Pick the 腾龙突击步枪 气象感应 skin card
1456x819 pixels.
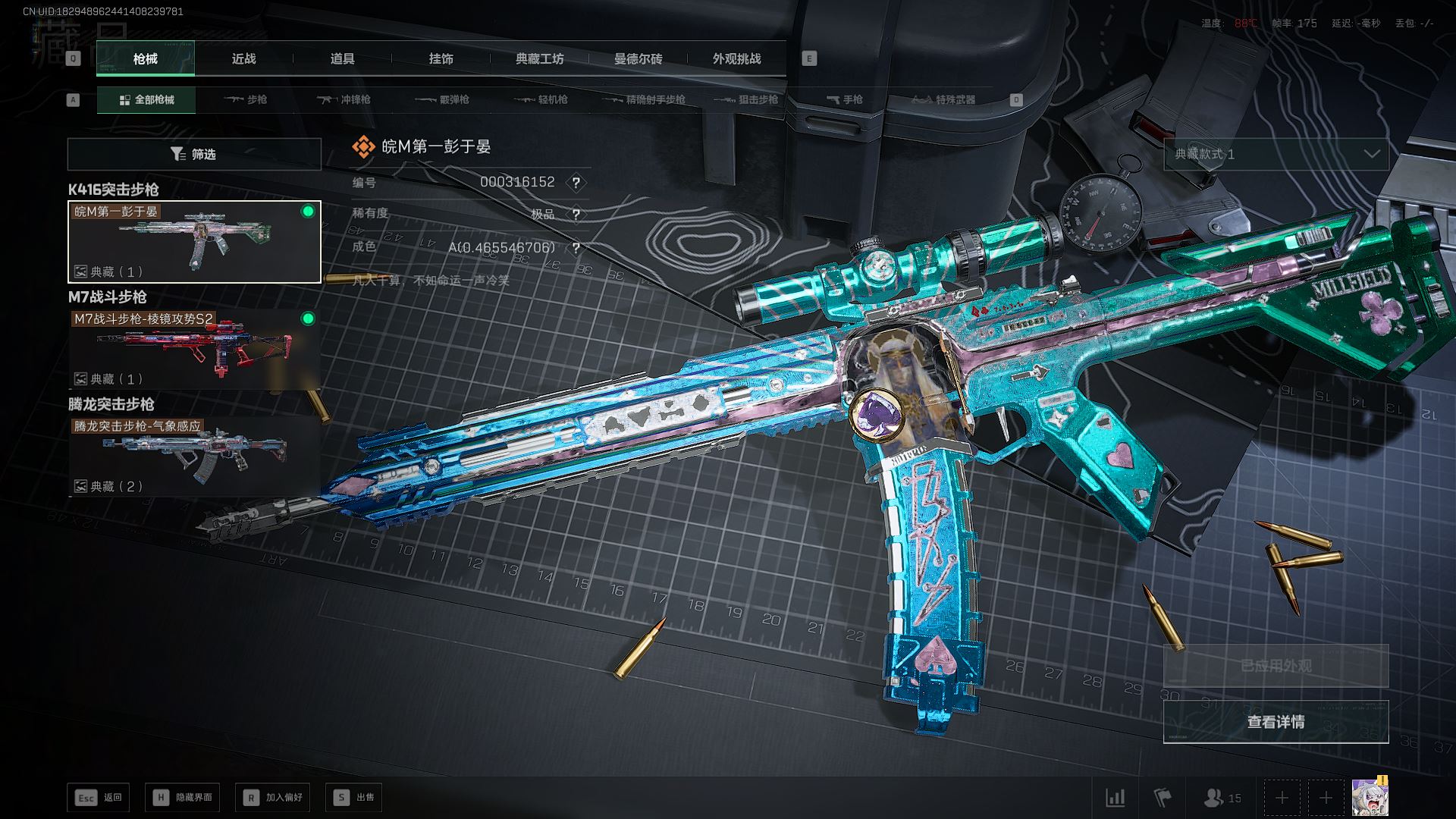coord(194,457)
